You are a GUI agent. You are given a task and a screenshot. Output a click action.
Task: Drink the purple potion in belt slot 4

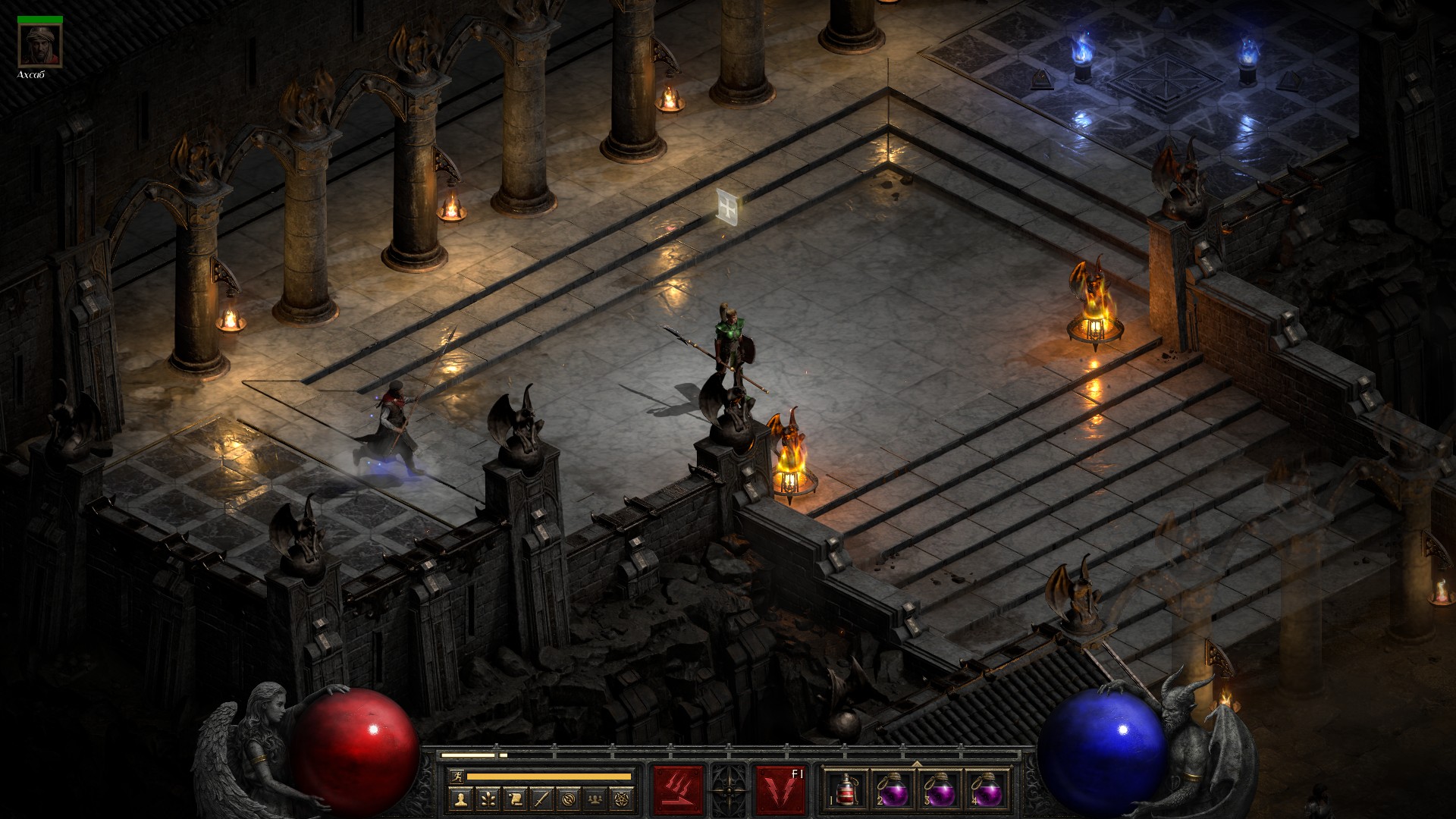click(x=987, y=789)
